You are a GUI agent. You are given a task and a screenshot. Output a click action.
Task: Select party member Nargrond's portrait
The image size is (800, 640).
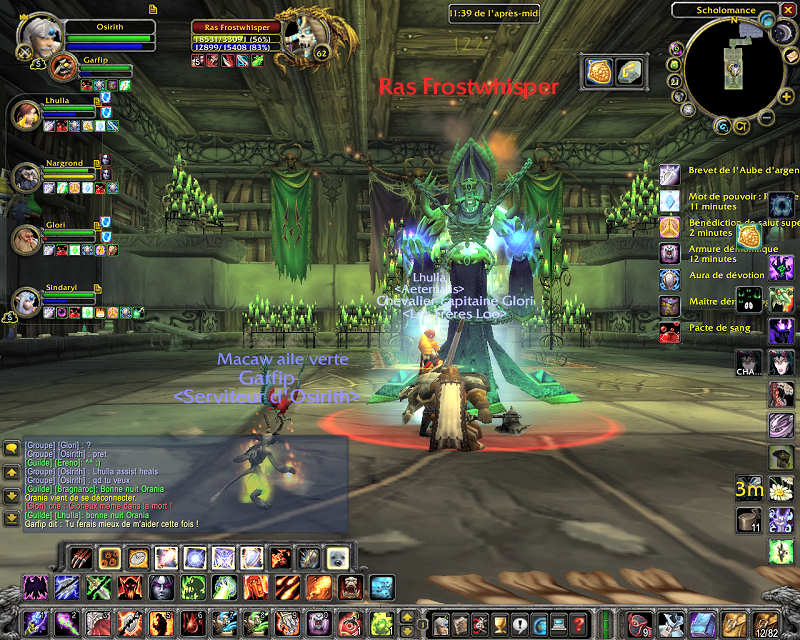pyautogui.click(x=26, y=177)
